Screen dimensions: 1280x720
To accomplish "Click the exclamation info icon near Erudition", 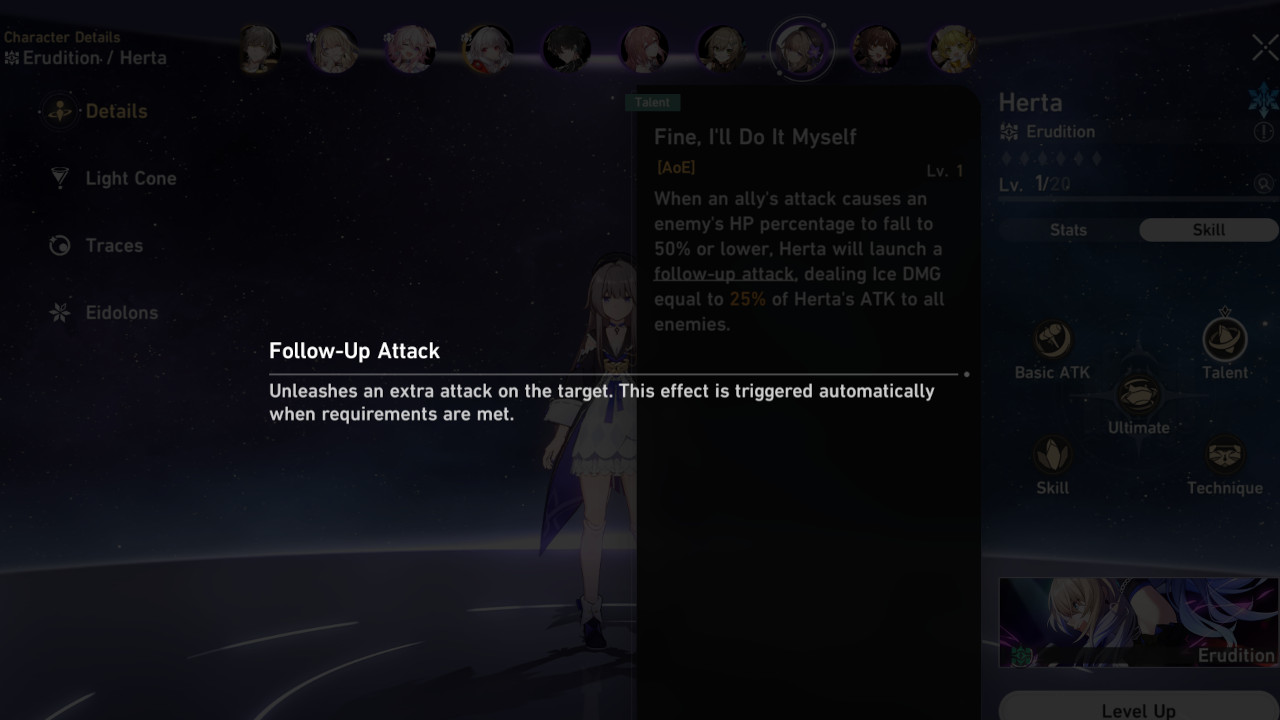I will coord(1265,131).
